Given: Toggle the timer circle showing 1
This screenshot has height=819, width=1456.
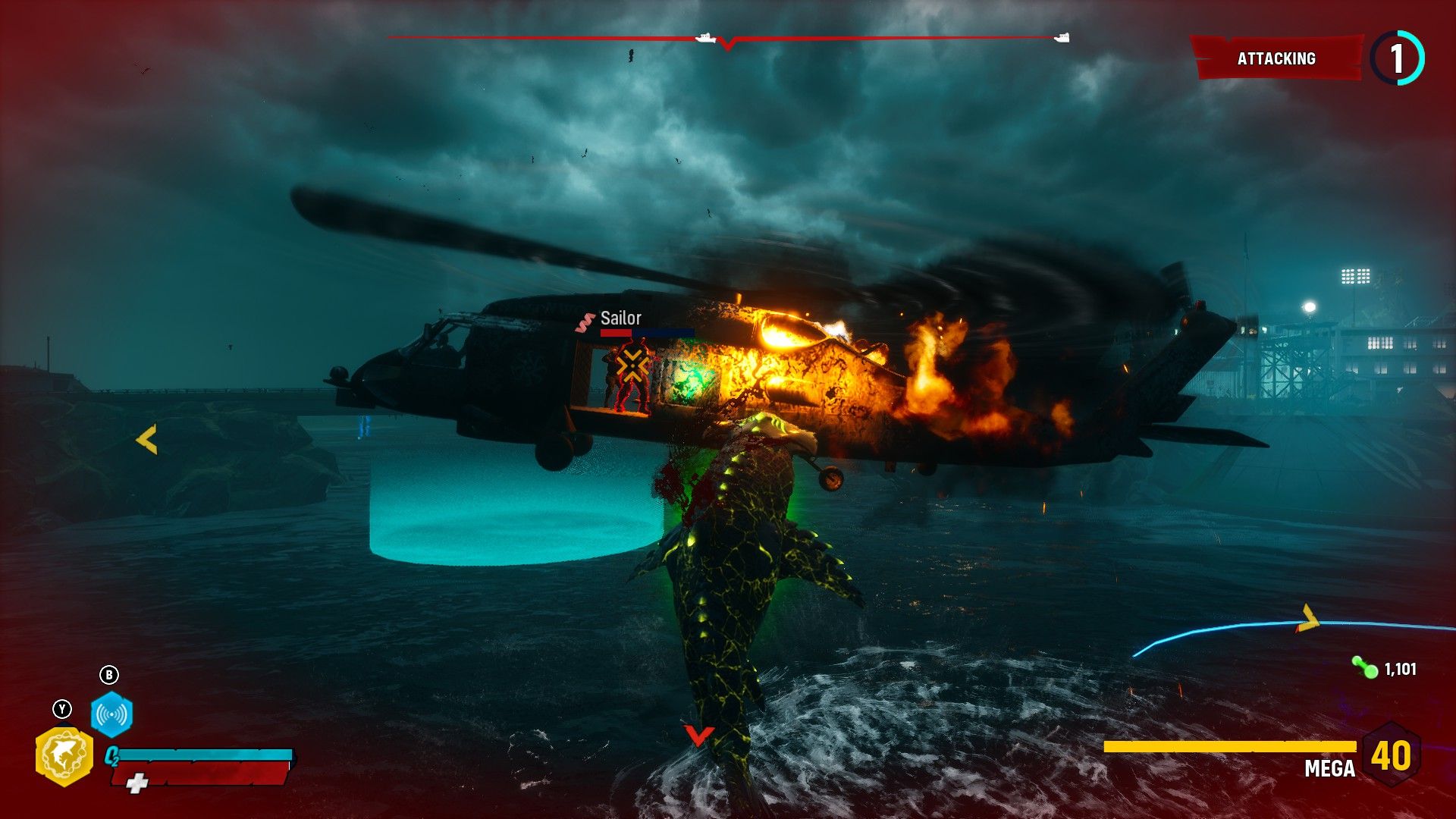Looking at the screenshot, I should tap(1398, 57).
